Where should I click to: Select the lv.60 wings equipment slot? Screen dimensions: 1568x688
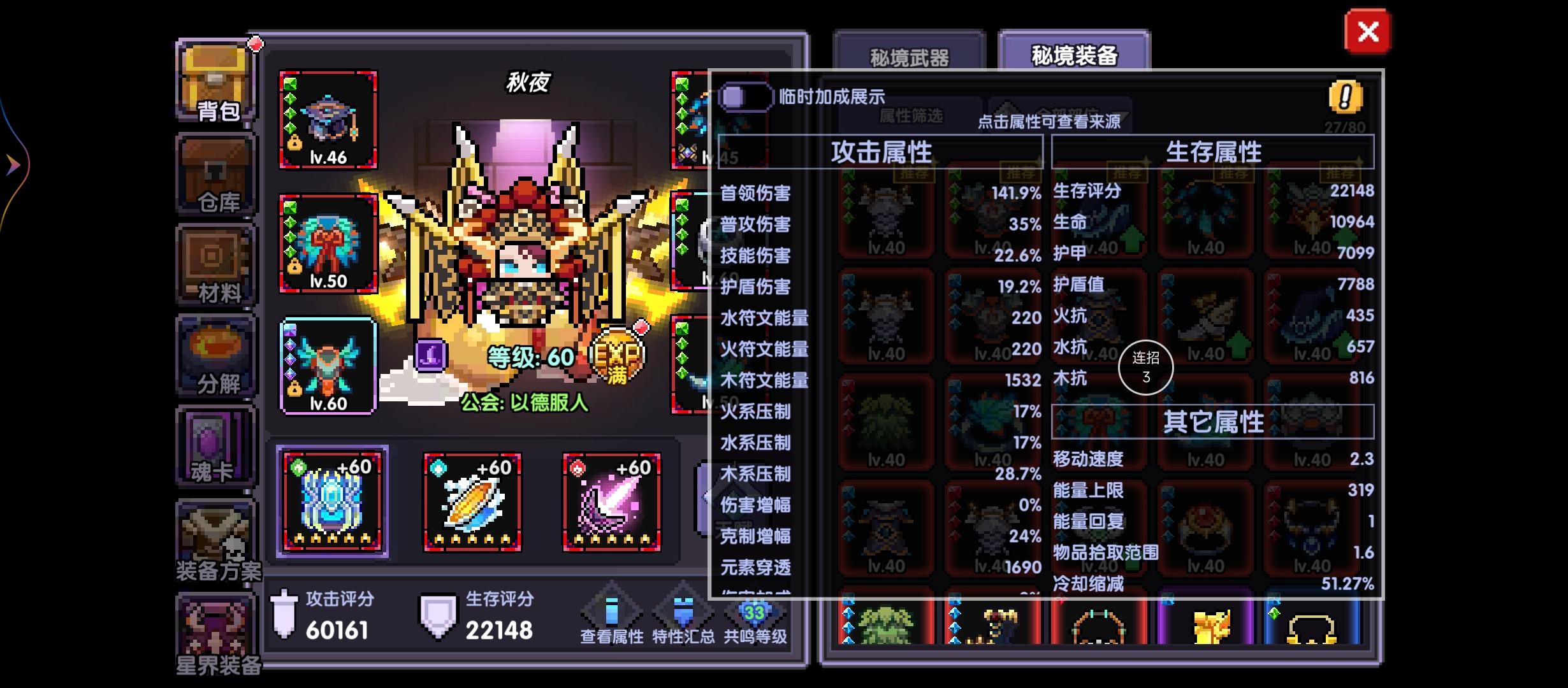pyautogui.click(x=329, y=364)
